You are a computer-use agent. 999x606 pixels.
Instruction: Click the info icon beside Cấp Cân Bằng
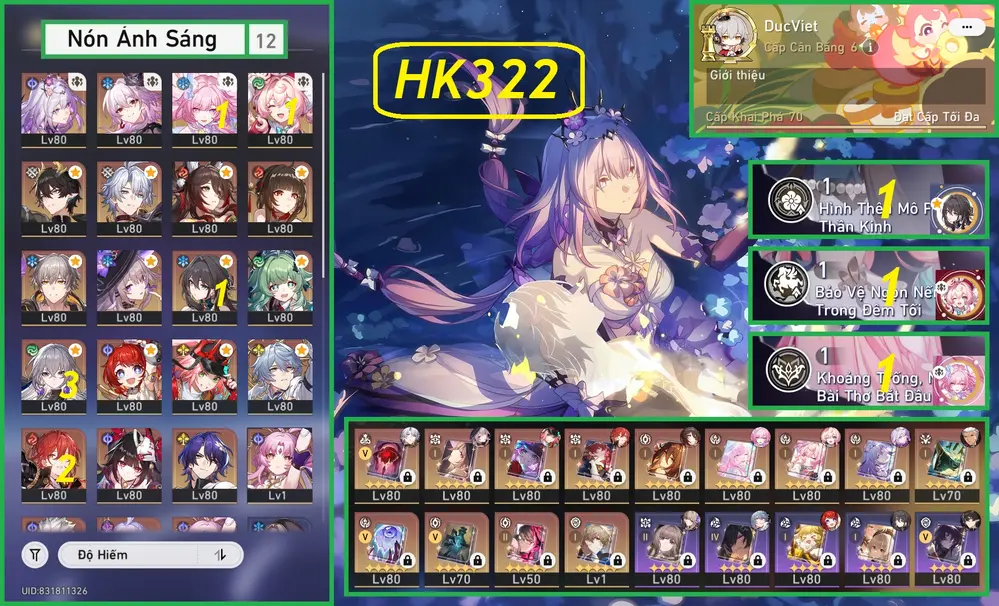pyautogui.click(x=870, y=47)
